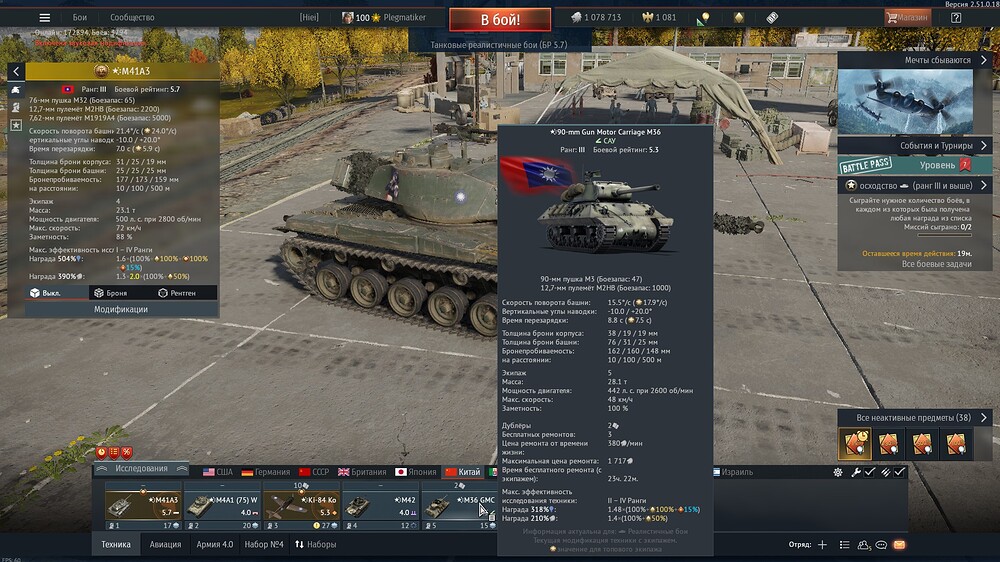Open События и Турниры panel
The height and width of the screenshot is (562, 1000).
(914, 146)
